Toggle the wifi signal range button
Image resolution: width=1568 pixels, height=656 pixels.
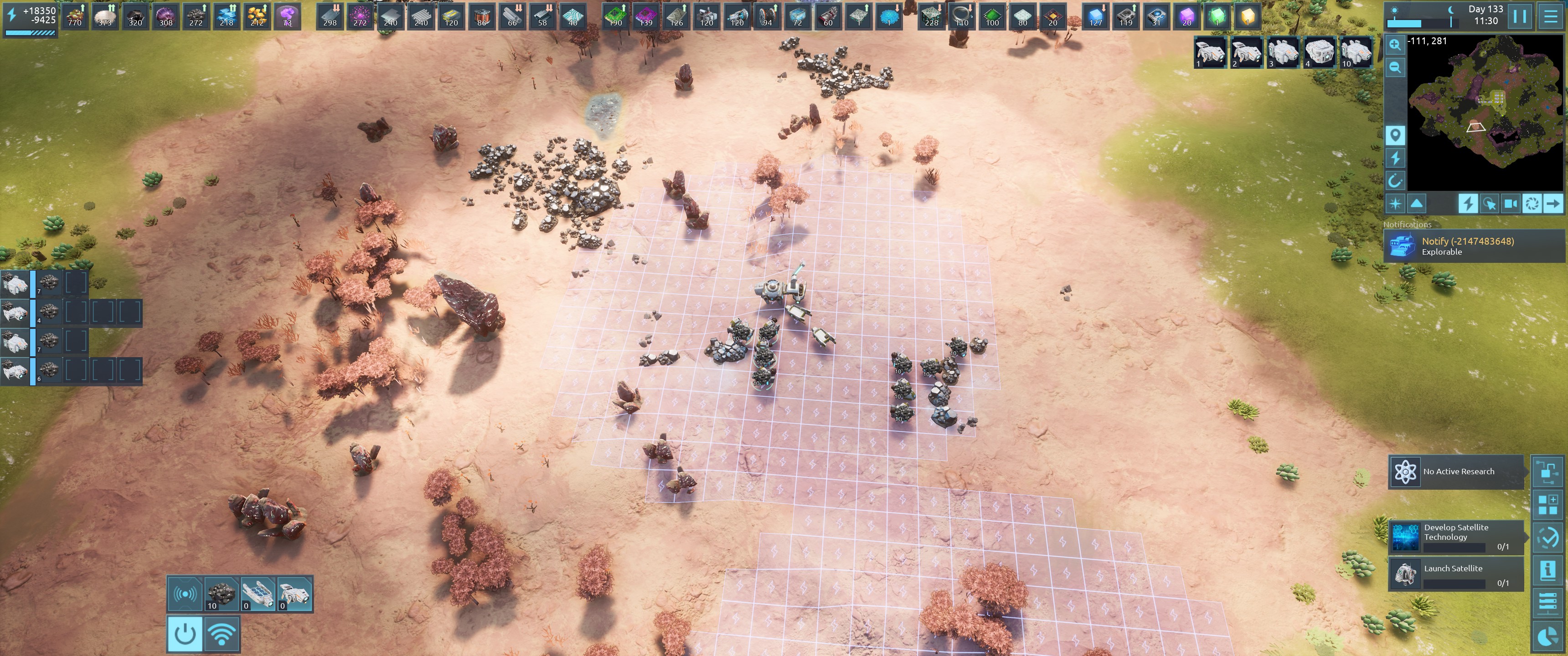[x=222, y=634]
